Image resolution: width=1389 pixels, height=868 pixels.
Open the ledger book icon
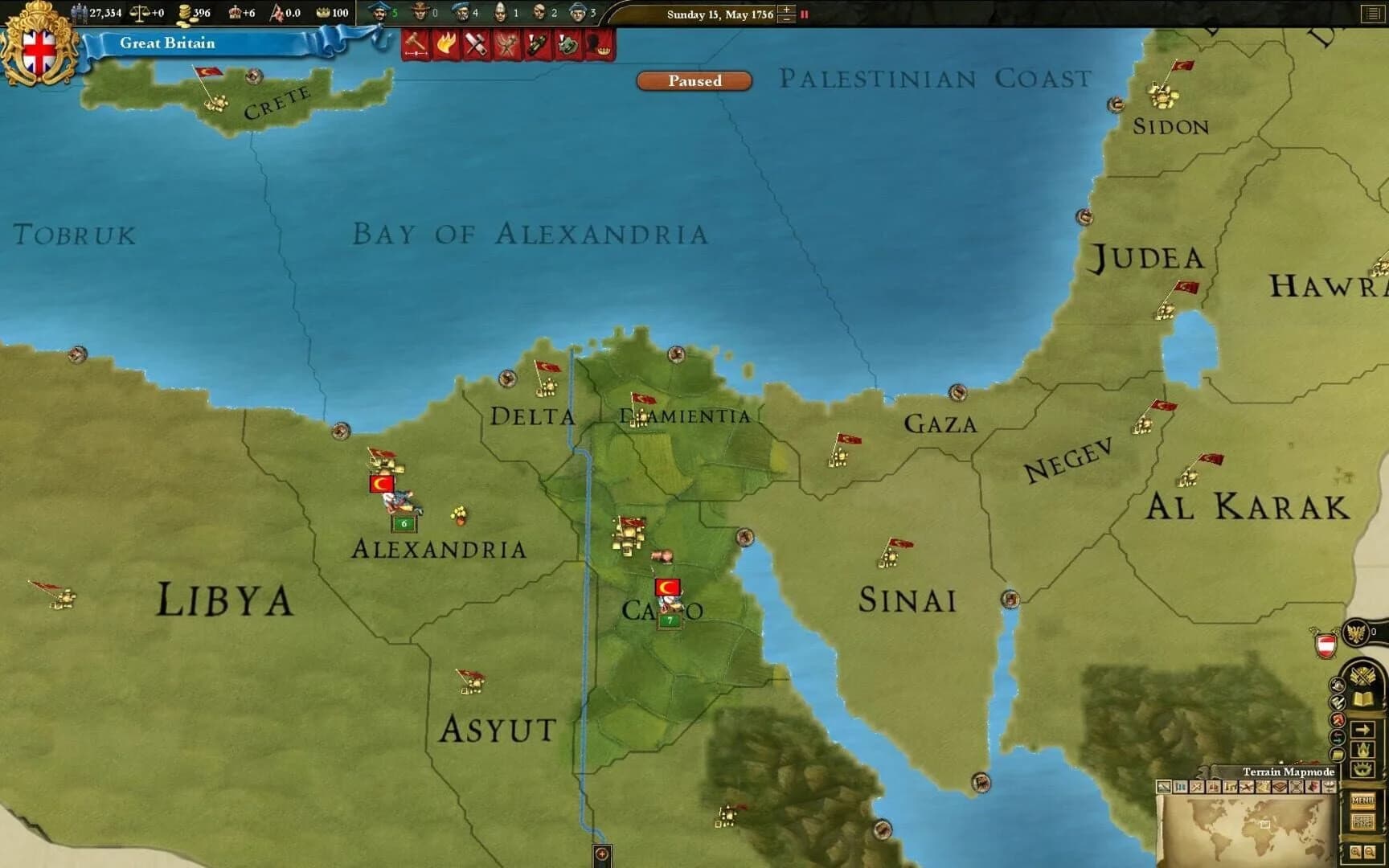point(1362,699)
